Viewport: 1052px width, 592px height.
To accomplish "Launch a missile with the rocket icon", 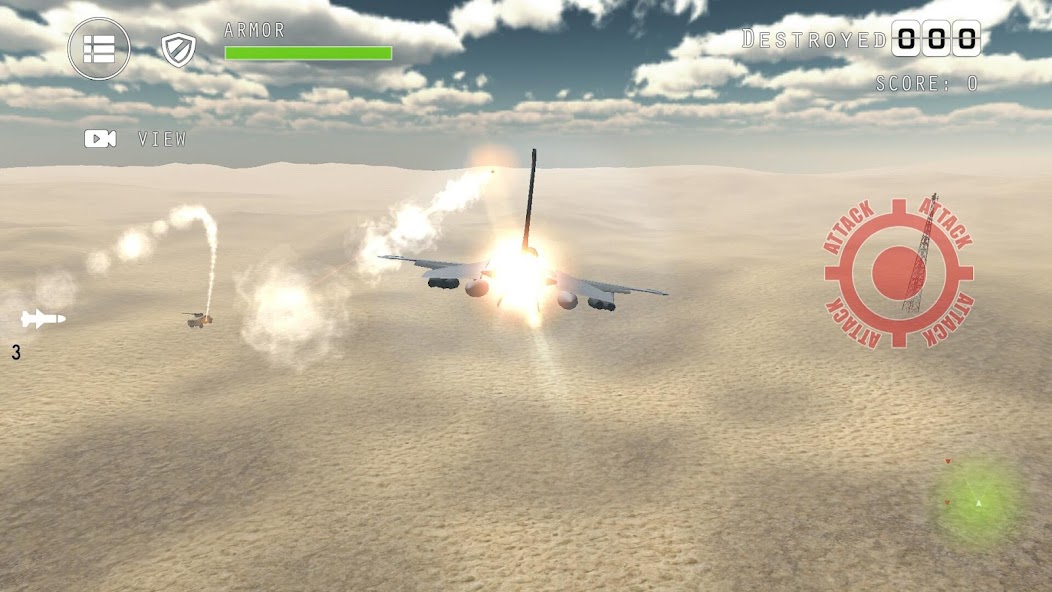I will click(43, 319).
